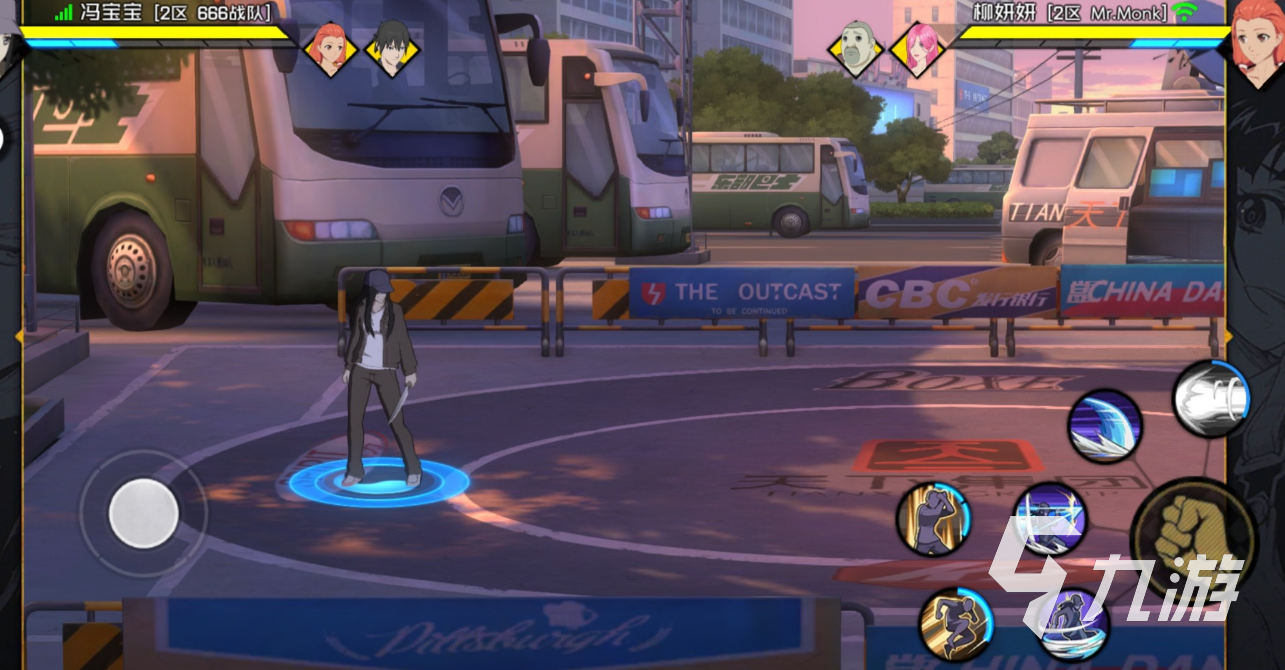
Task: Use the white rushing punch skill
Action: (x=1210, y=399)
